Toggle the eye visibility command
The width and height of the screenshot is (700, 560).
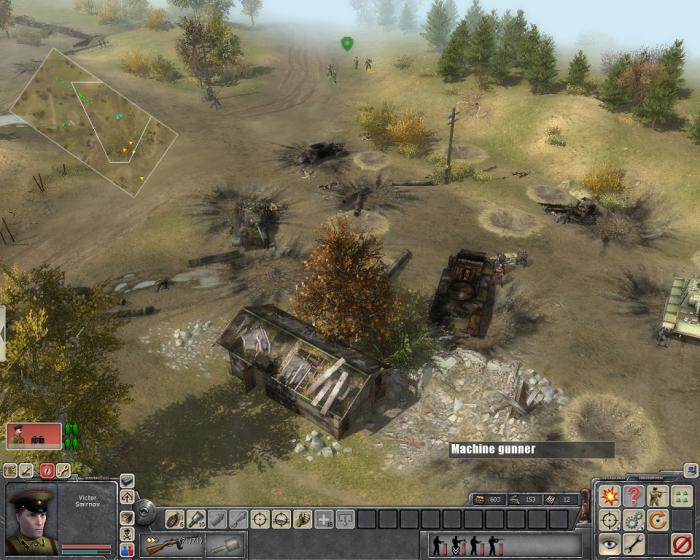[610, 544]
